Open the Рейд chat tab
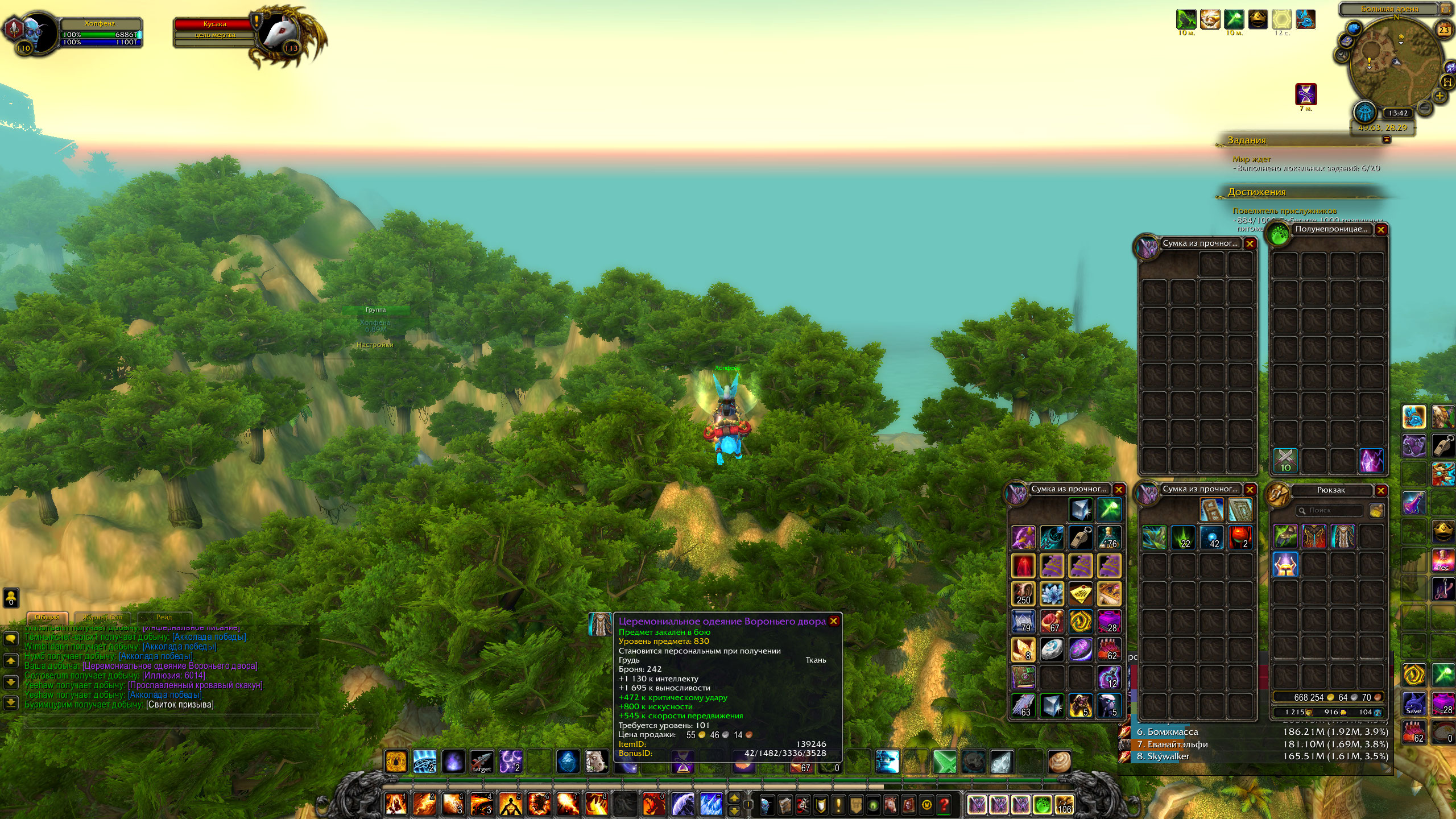 tap(164, 618)
